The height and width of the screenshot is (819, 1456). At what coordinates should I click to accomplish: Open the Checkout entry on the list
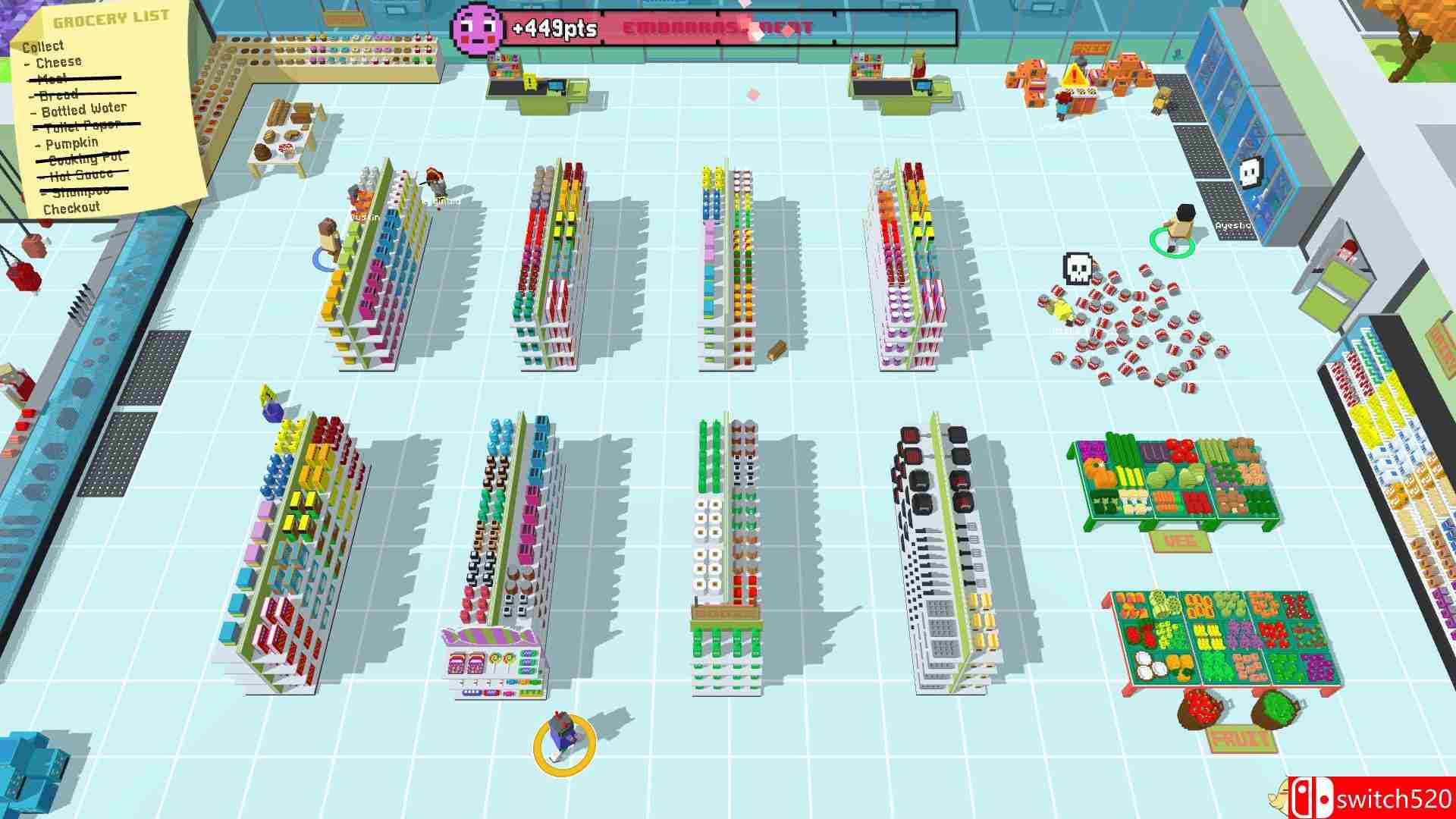73,206
